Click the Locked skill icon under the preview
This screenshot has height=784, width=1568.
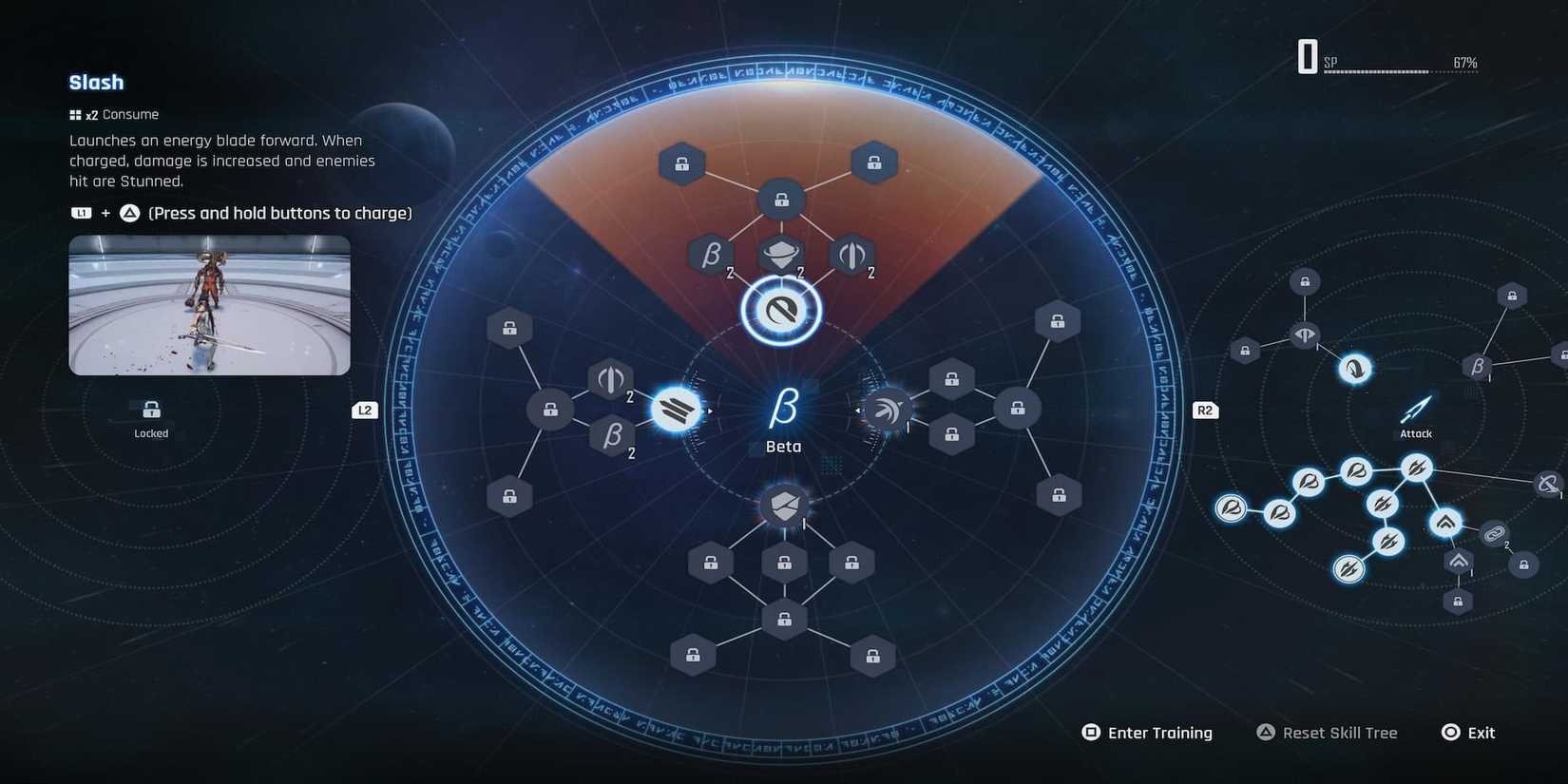pos(151,411)
